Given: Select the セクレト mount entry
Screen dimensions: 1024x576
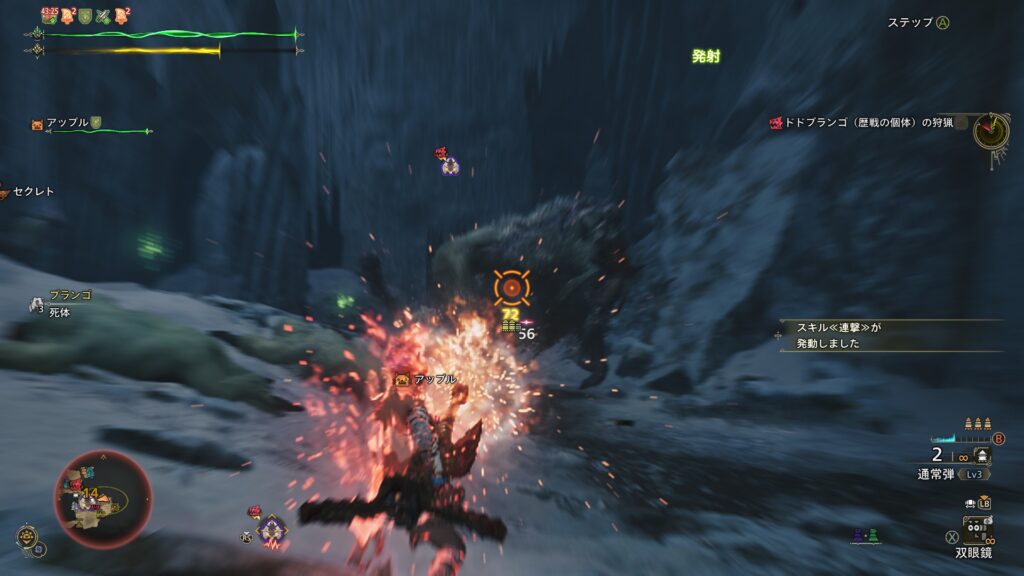Looking at the screenshot, I should (32, 191).
